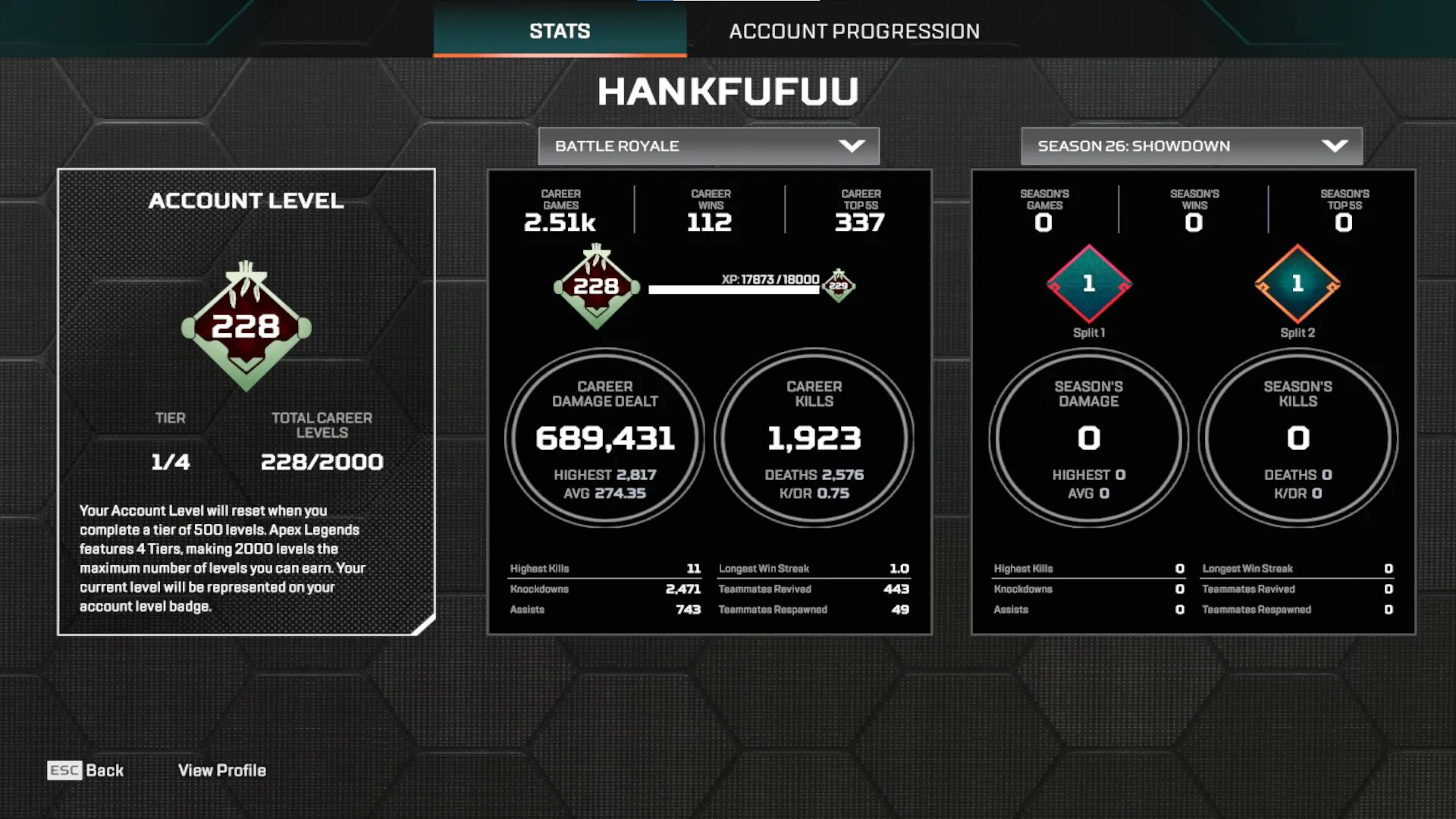Select the Split 2 ranked badge
The image size is (1456, 819).
click(x=1298, y=284)
